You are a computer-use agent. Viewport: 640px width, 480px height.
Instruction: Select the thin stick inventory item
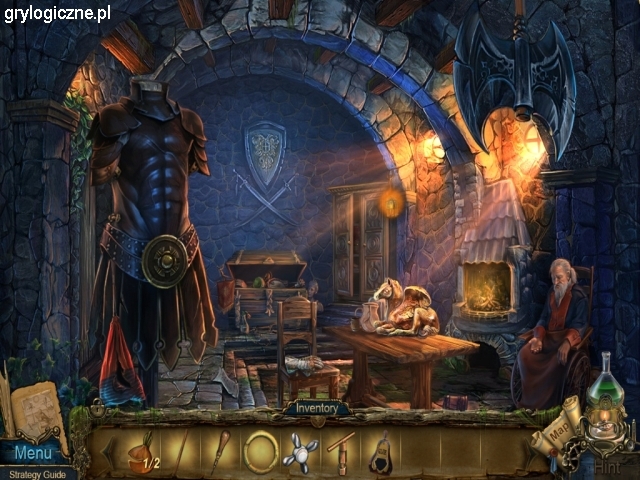[x=181, y=451]
